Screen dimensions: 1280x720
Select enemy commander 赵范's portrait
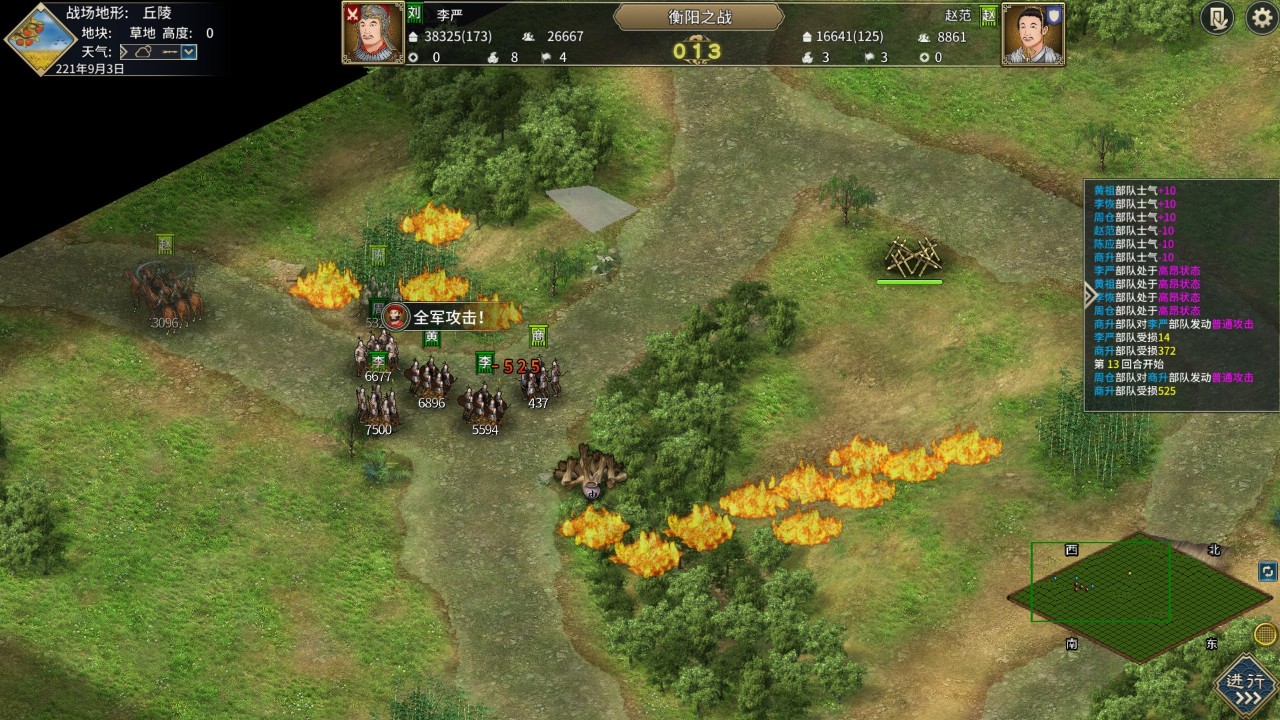pos(1033,34)
